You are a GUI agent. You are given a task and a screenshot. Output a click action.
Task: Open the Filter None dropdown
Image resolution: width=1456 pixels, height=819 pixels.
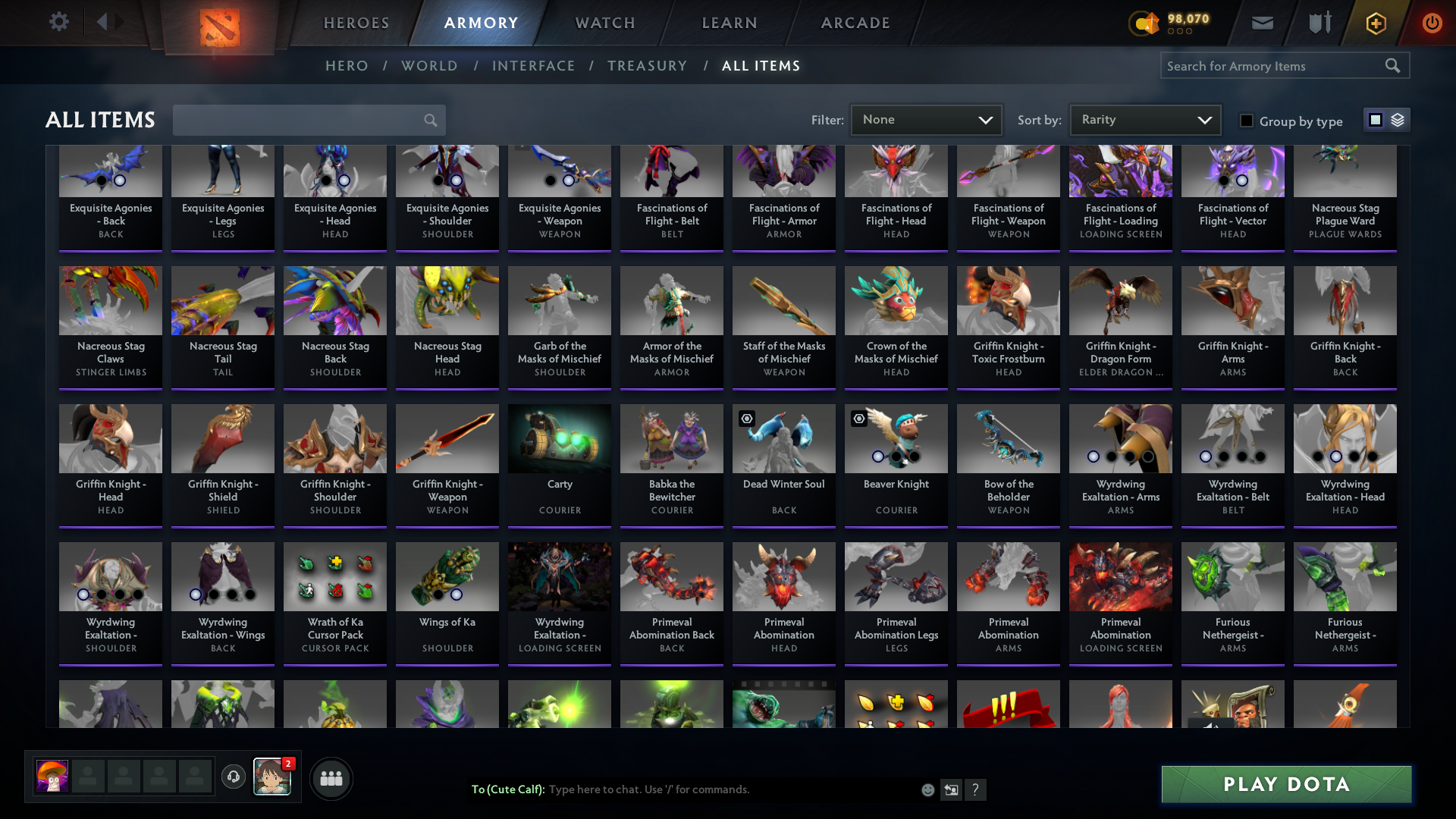click(x=926, y=119)
